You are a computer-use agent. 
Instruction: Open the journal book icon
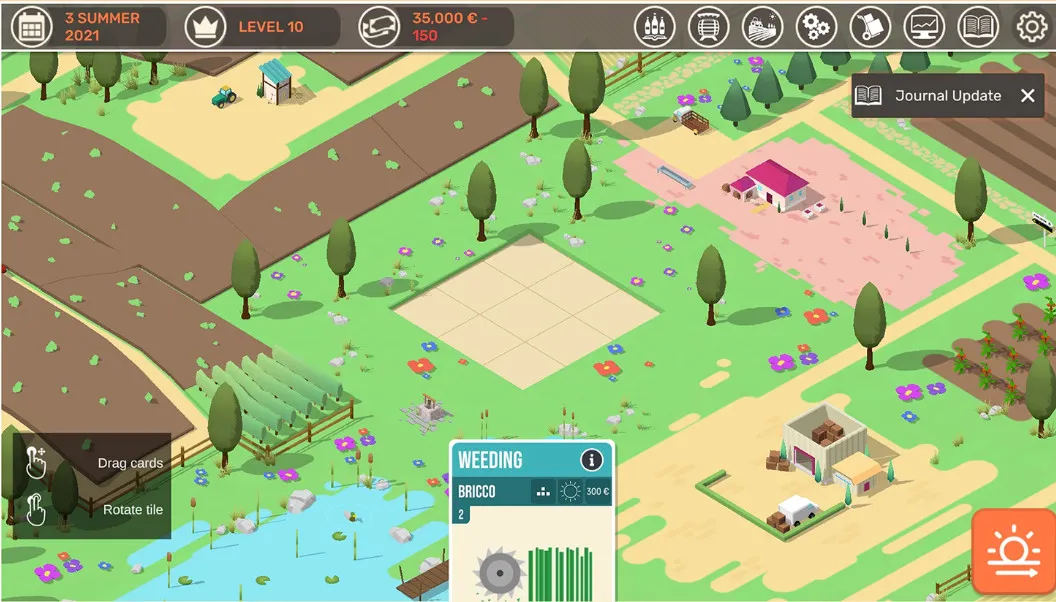978,27
